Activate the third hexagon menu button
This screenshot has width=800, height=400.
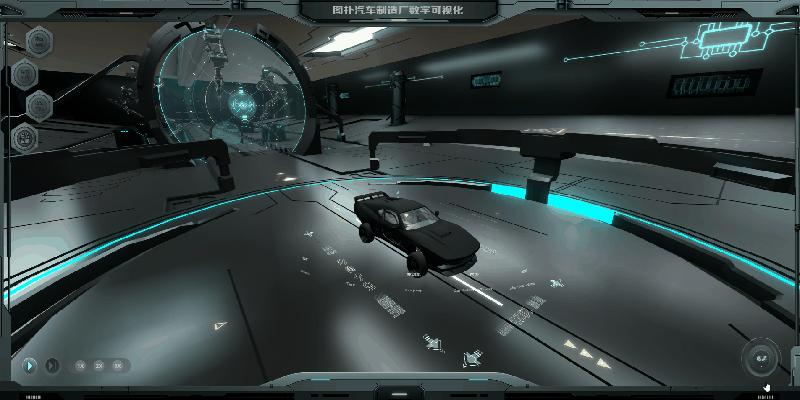tap(40, 104)
